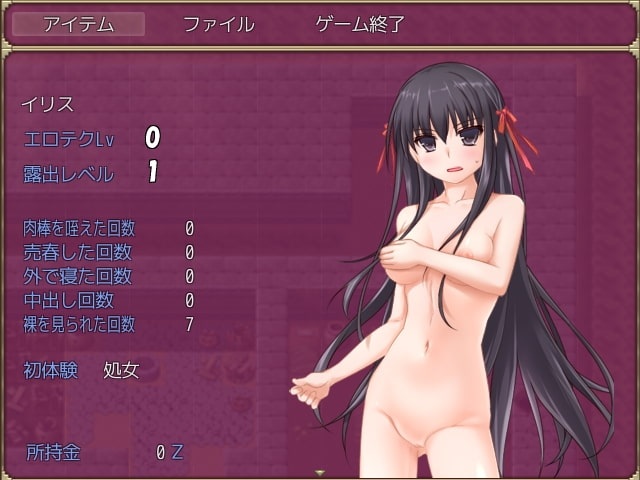The width and height of the screenshot is (640, 480).
Task: Choose ゲーム終了 to quit the game
Action: tap(360, 25)
